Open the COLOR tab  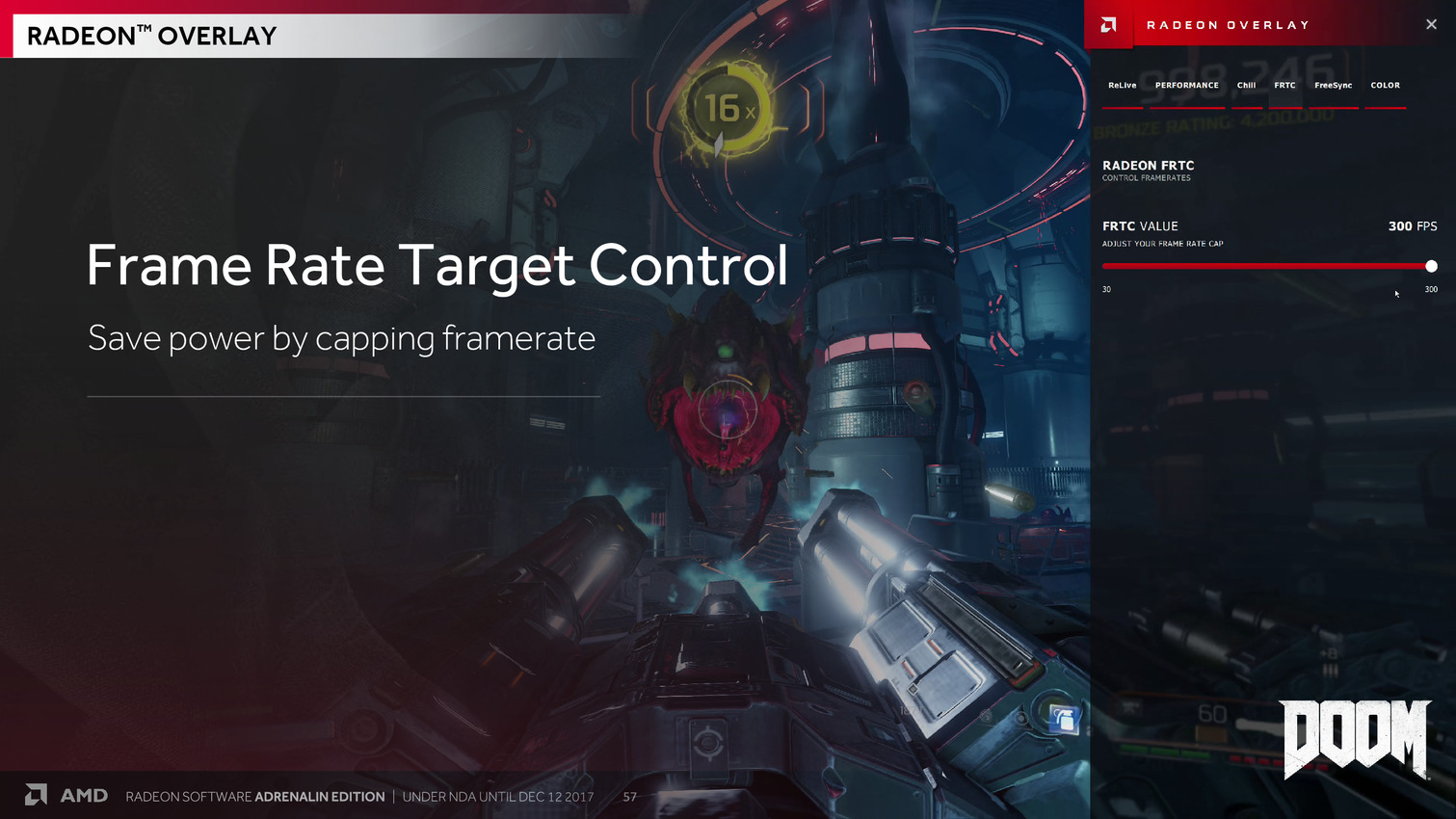point(1385,86)
